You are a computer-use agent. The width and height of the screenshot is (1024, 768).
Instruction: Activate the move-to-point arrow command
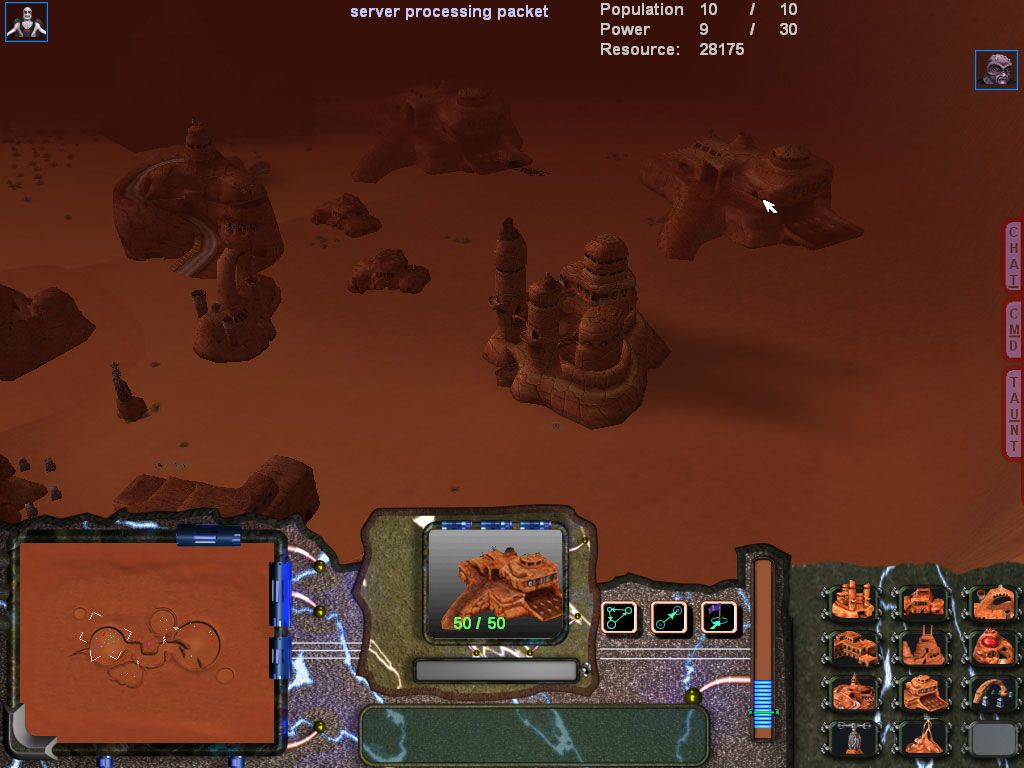(669, 618)
